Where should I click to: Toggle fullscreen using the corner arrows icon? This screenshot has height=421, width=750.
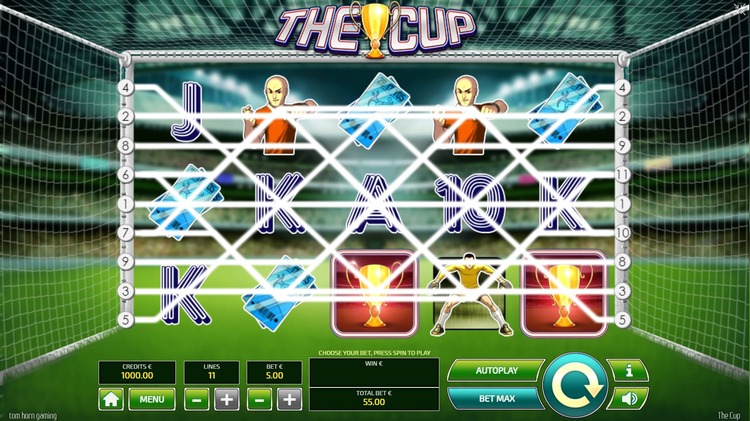[x=742, y=7]
